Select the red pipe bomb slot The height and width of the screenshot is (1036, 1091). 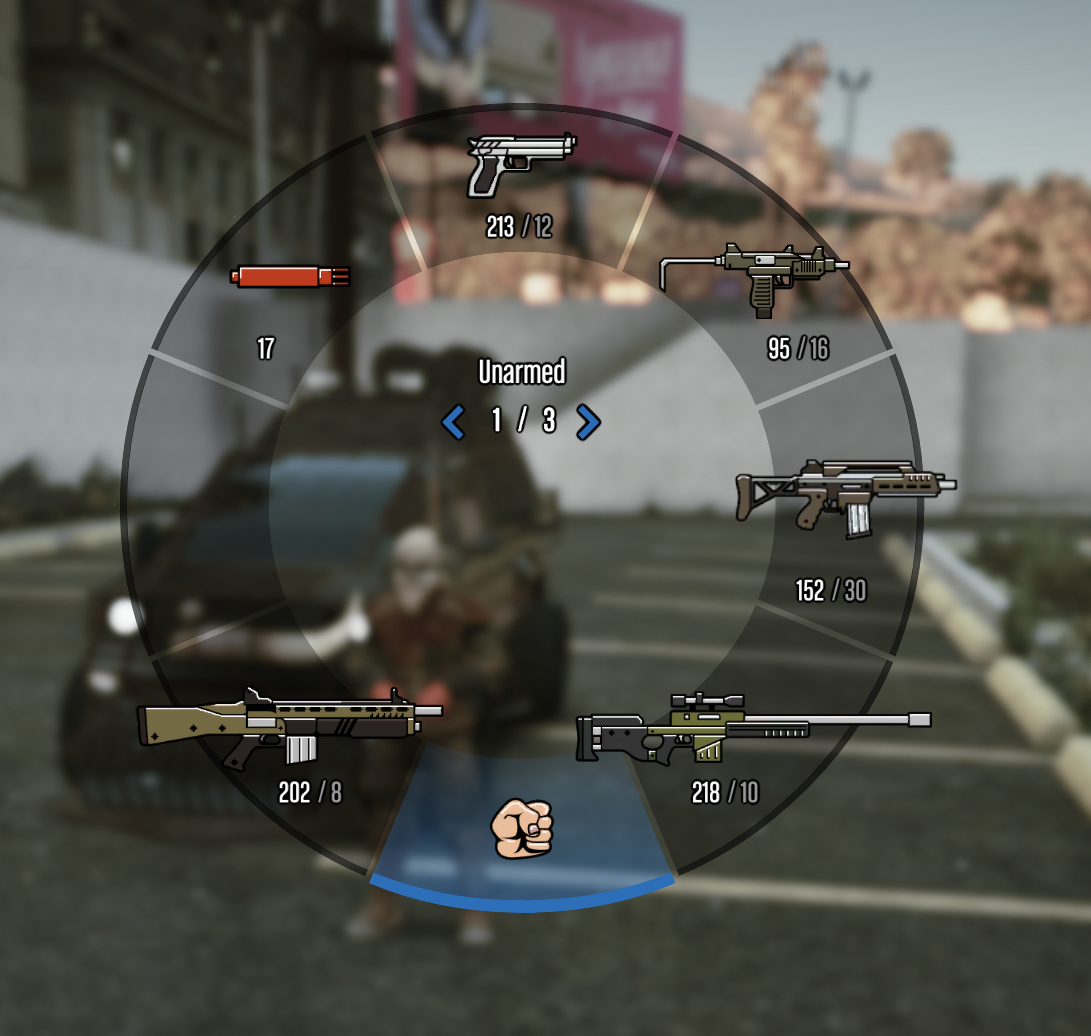click(x=290, y=275)
